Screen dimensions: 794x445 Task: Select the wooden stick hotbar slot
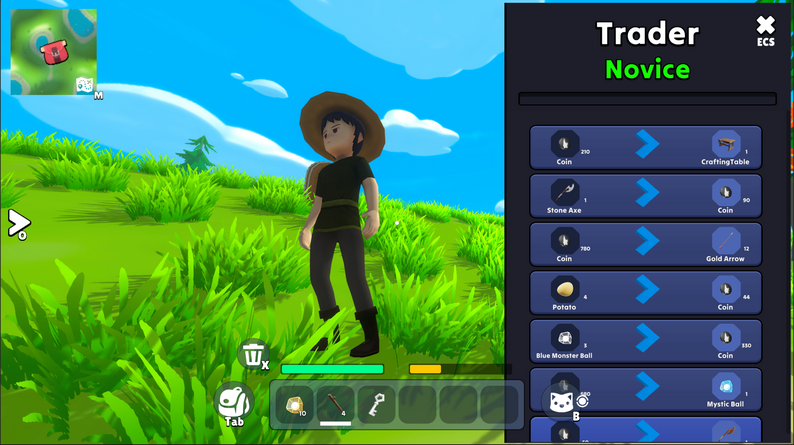point(335,405)
